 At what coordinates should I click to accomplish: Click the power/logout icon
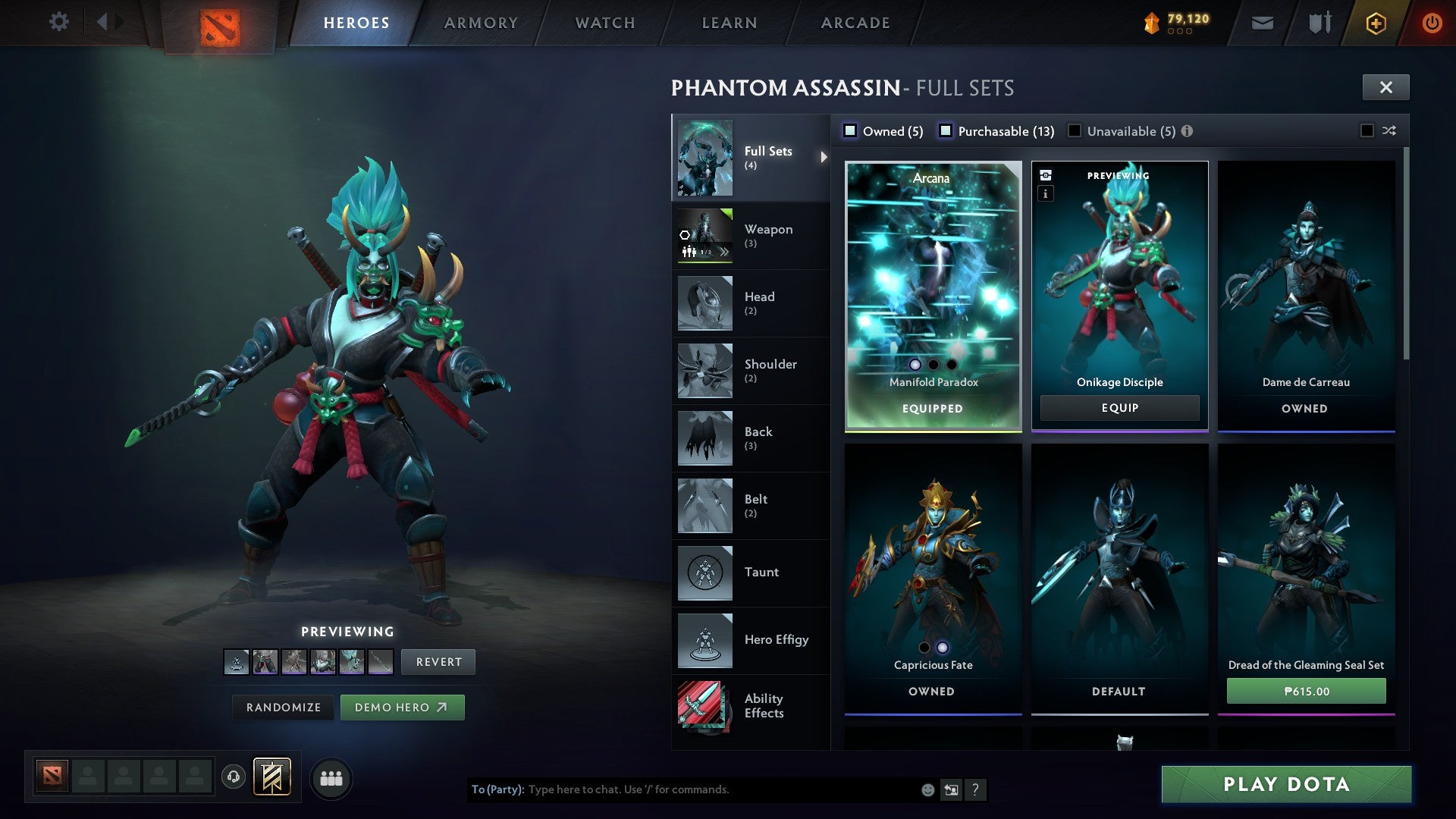click(1432, 22)
